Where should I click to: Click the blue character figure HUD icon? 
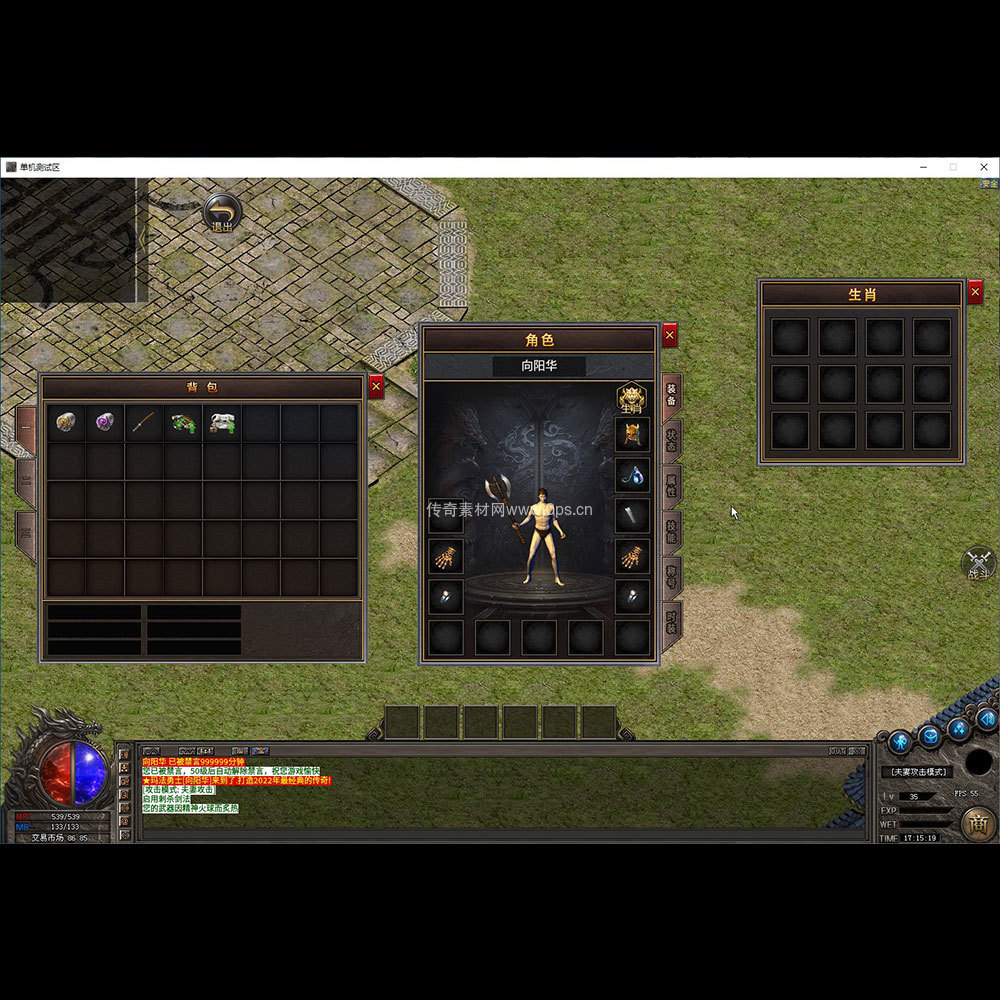(900, 741)
